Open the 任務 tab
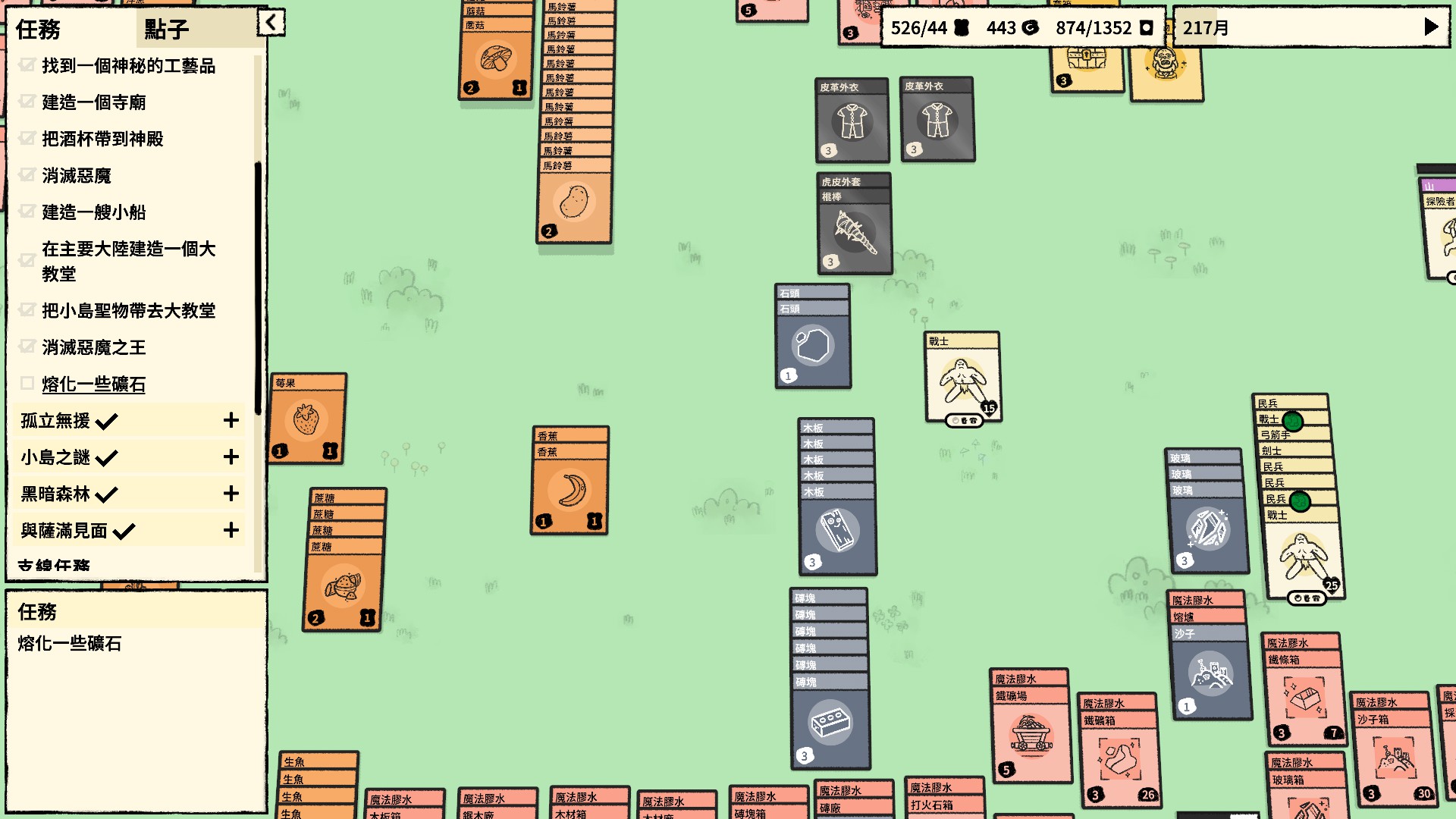The width and height of the screenshot is (1456, 819). pos(39,30)
